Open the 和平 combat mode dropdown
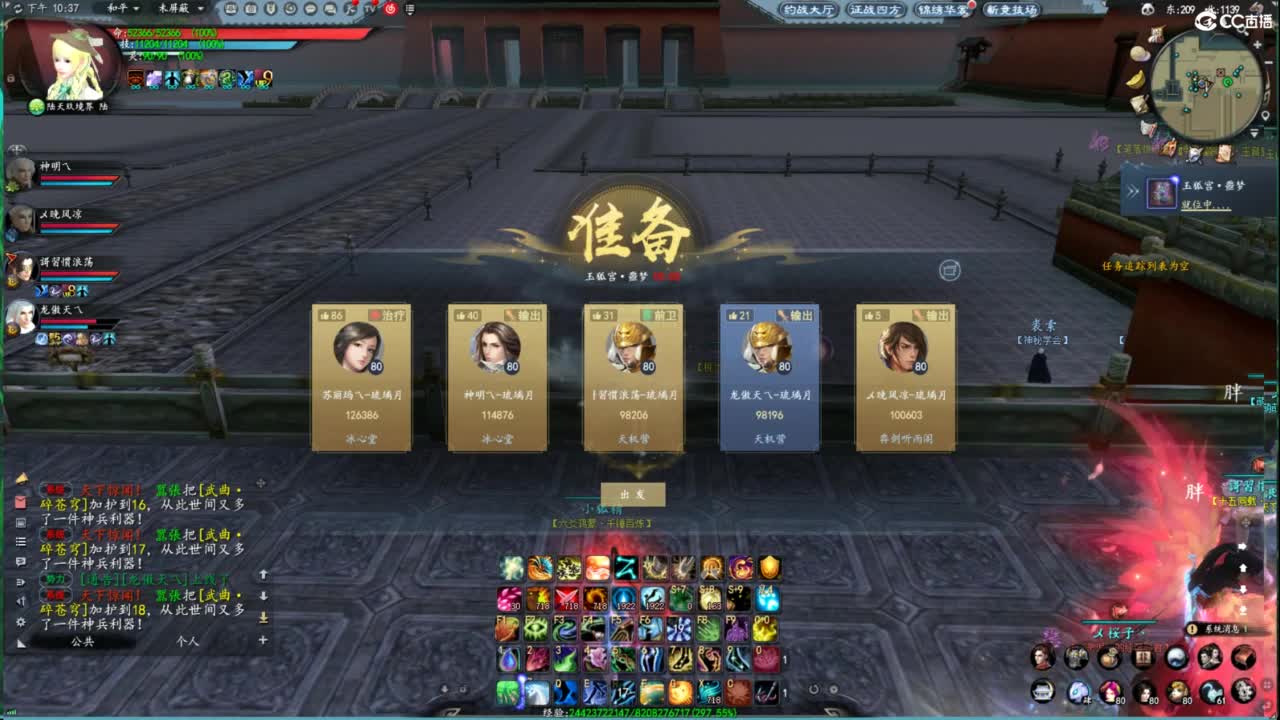The height and width of the screenshot is (720, 1280). pyautogui.click(x=125, y=9)
